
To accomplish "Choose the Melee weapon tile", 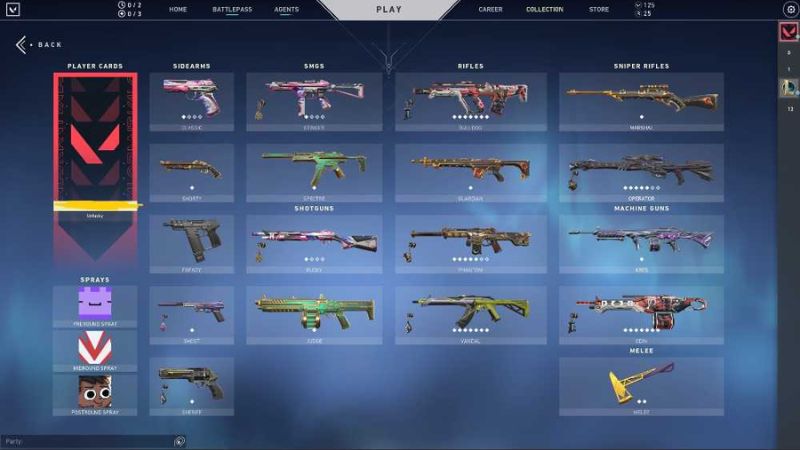I will (641, 386).
